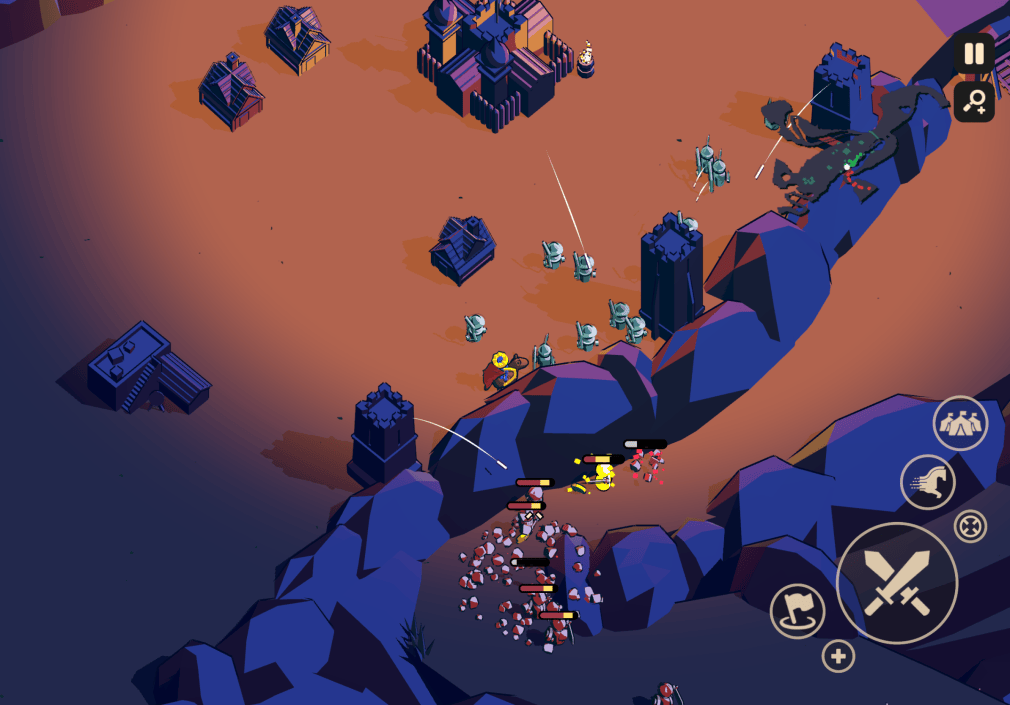Pause the game
Viewport: 1010px width, 705px height.
(973, 54)
